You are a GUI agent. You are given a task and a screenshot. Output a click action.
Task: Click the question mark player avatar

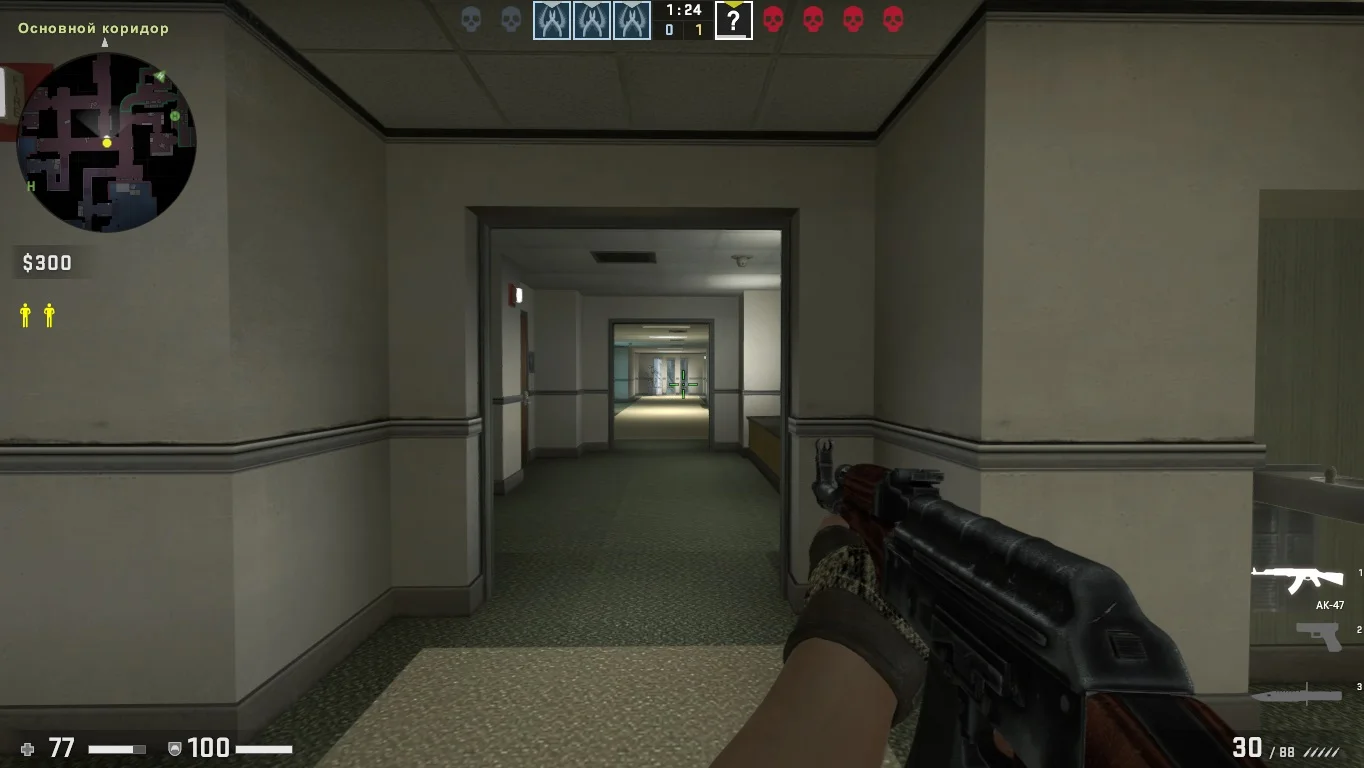(733, 21)
